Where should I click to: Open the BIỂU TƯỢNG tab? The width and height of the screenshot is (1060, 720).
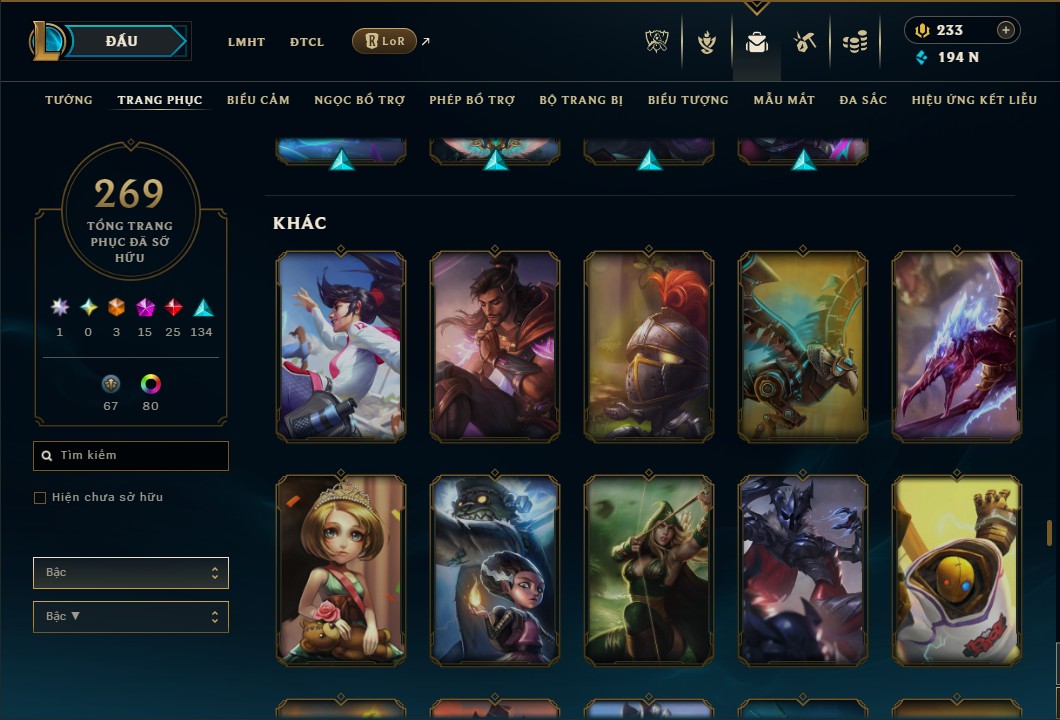[x=688, y=100]
